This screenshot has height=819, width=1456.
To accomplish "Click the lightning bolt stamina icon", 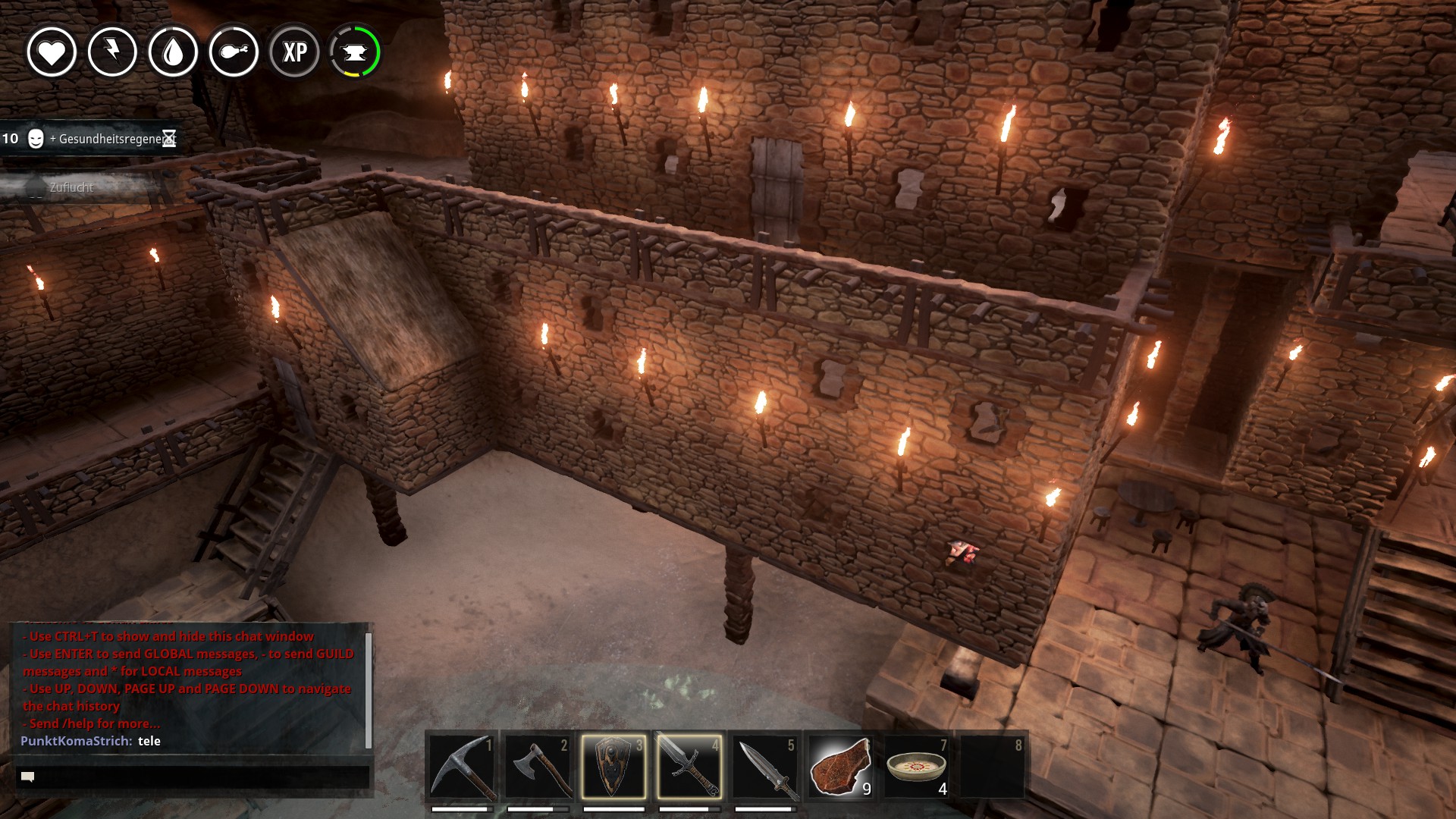I will 112,52.
